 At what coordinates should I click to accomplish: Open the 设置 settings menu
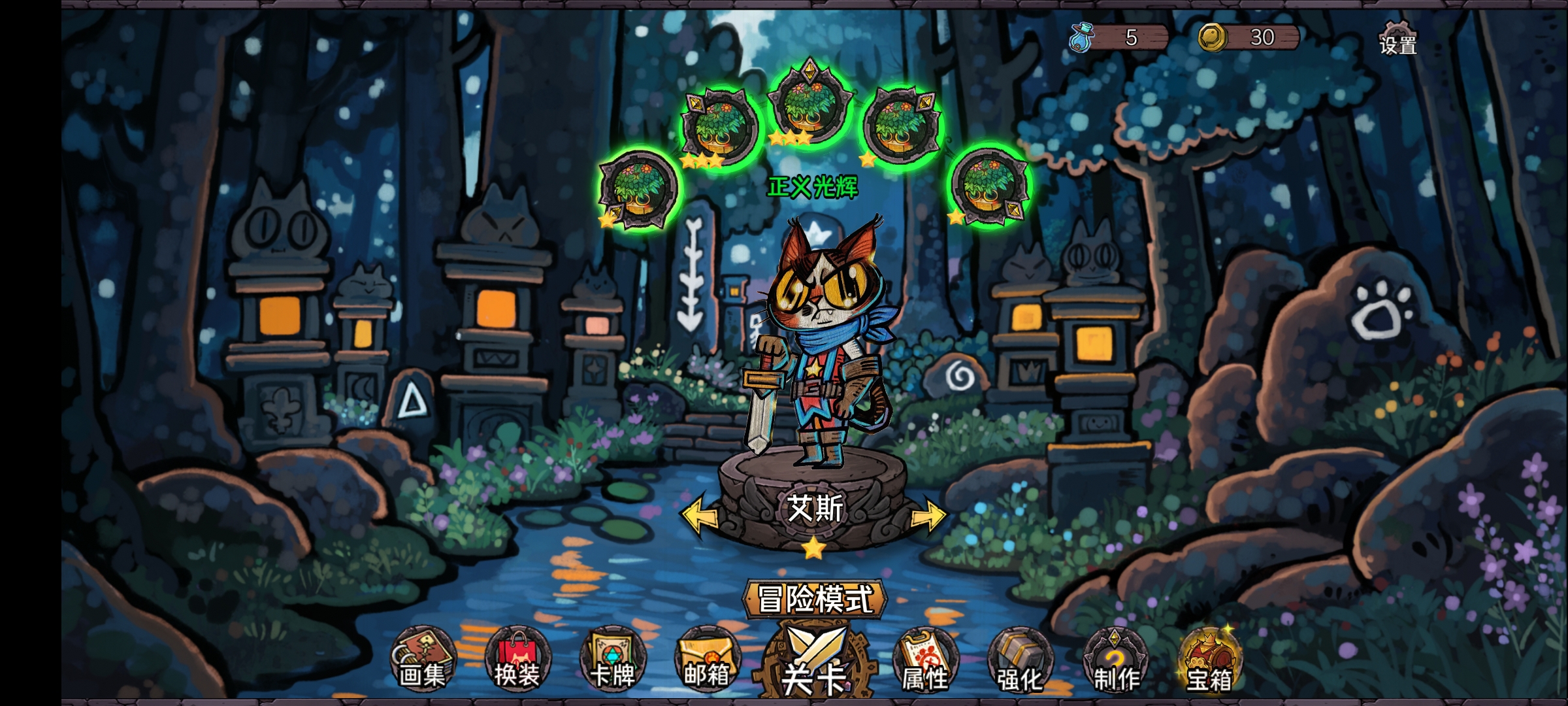pos(1397,38)
